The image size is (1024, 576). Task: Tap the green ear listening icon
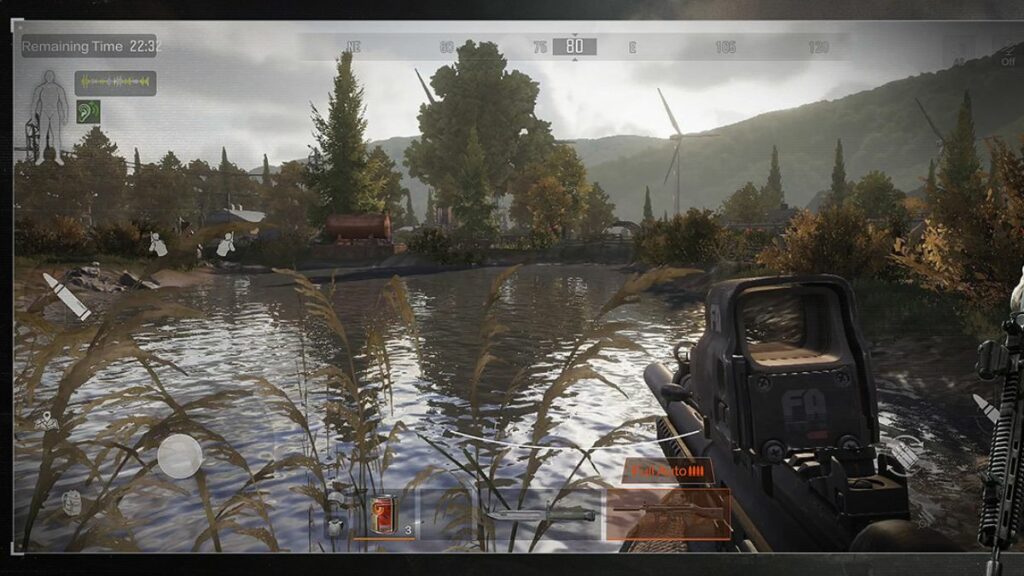(x=89, y=111)
